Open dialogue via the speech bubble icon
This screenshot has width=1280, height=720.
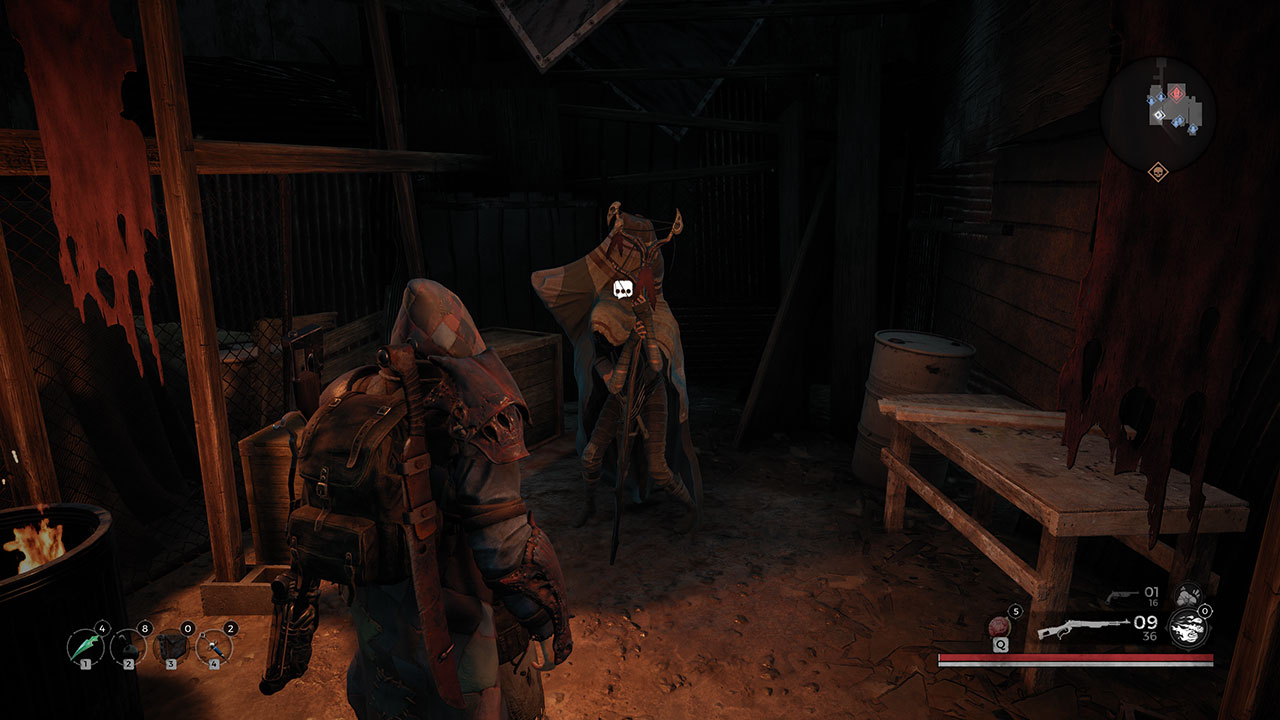click(x=625, y=289)
